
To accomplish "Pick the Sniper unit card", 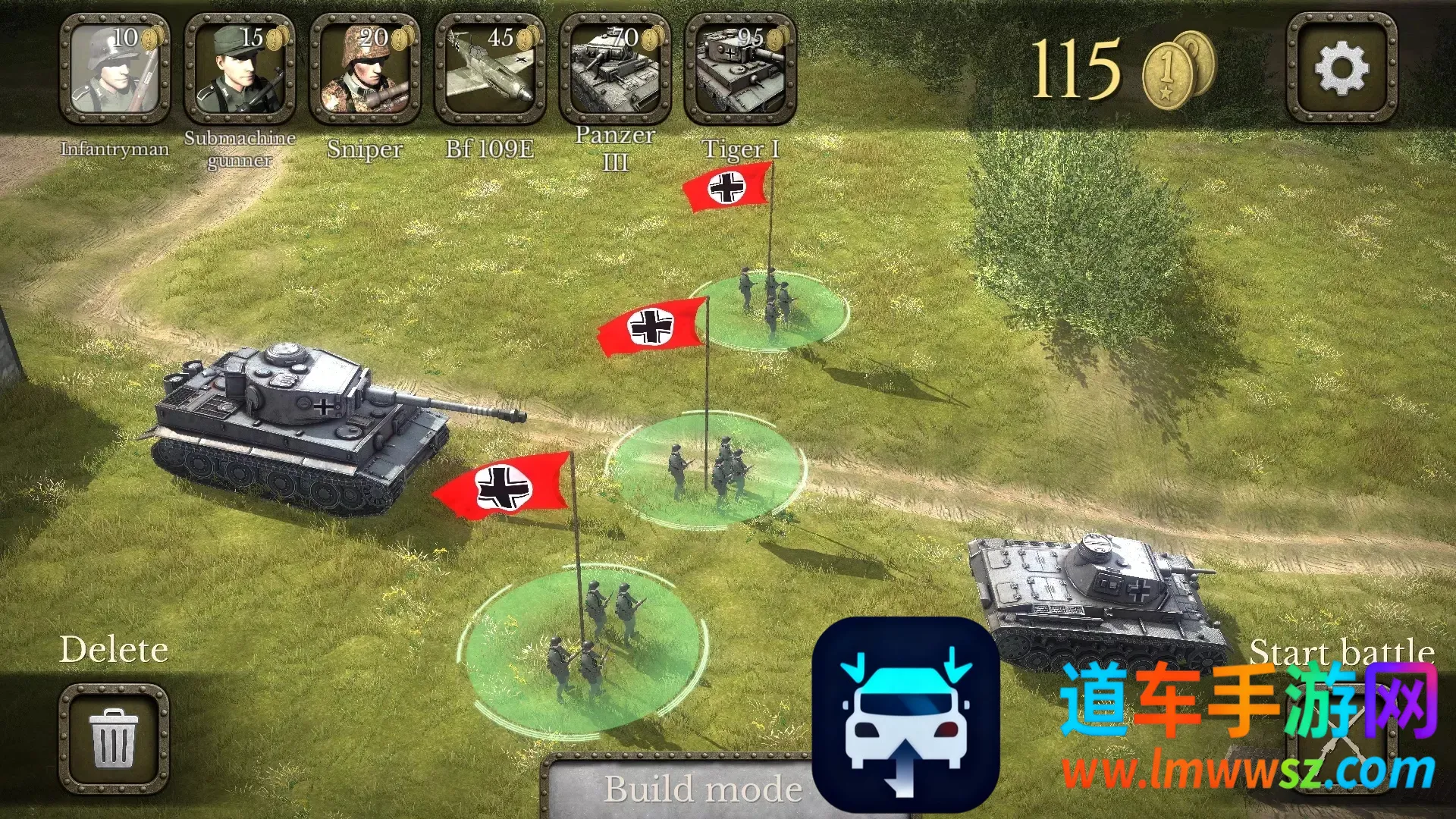I will coord(365,70).
